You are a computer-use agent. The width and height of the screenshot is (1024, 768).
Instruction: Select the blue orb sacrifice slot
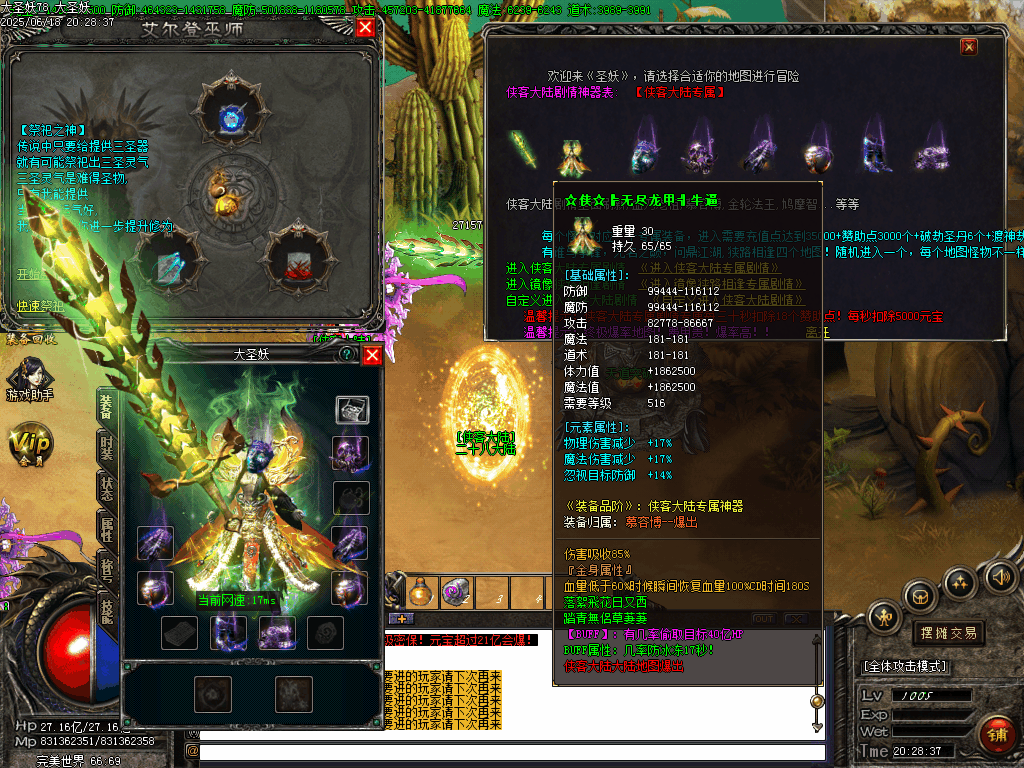click(x=230, y=115)
